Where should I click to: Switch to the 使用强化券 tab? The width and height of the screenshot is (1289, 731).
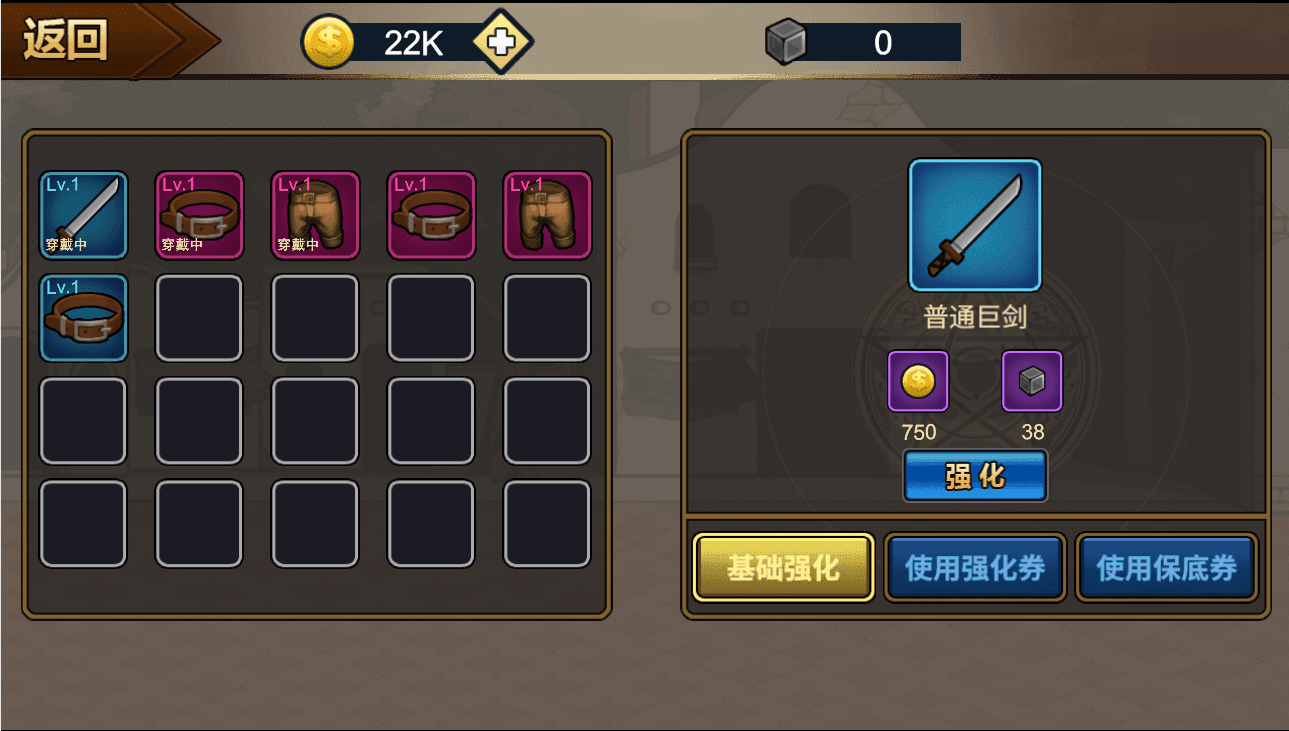975,567
